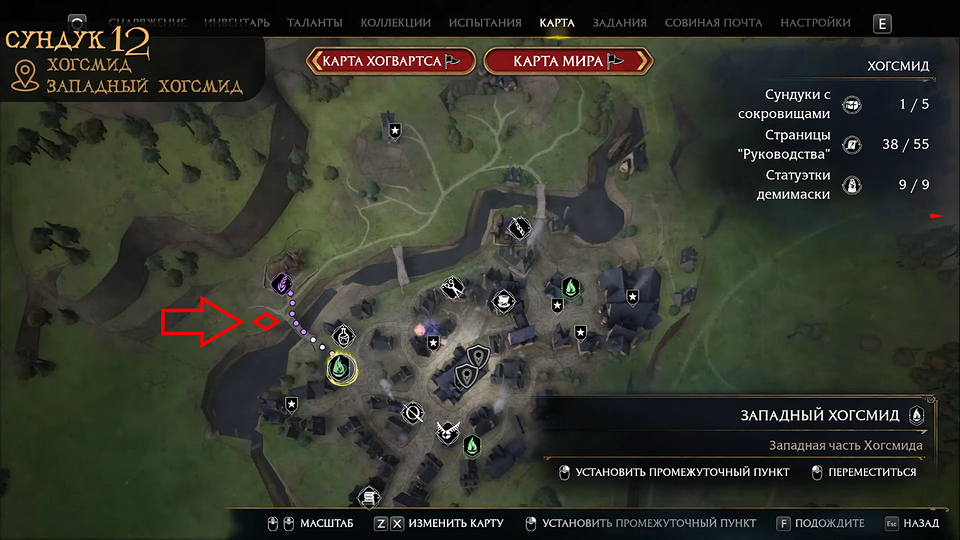Open the Таланты tab
The width and height of the screenshot is (960, 540).
pyautogui.click(x=314, y=22)
